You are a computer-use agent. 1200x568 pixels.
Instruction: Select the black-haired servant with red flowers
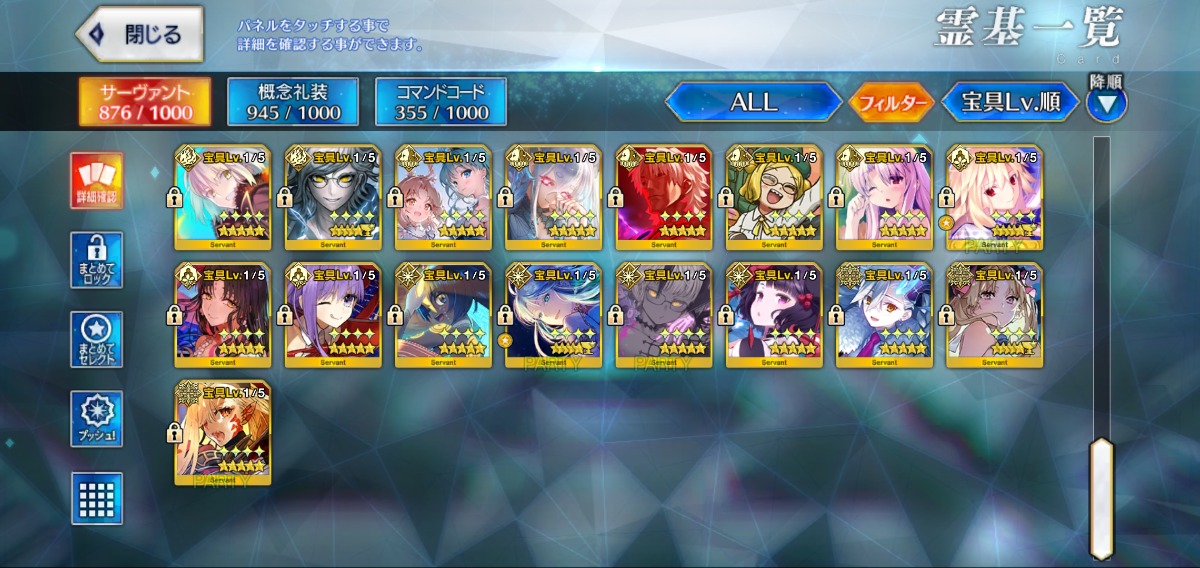(x=772, y=315)
